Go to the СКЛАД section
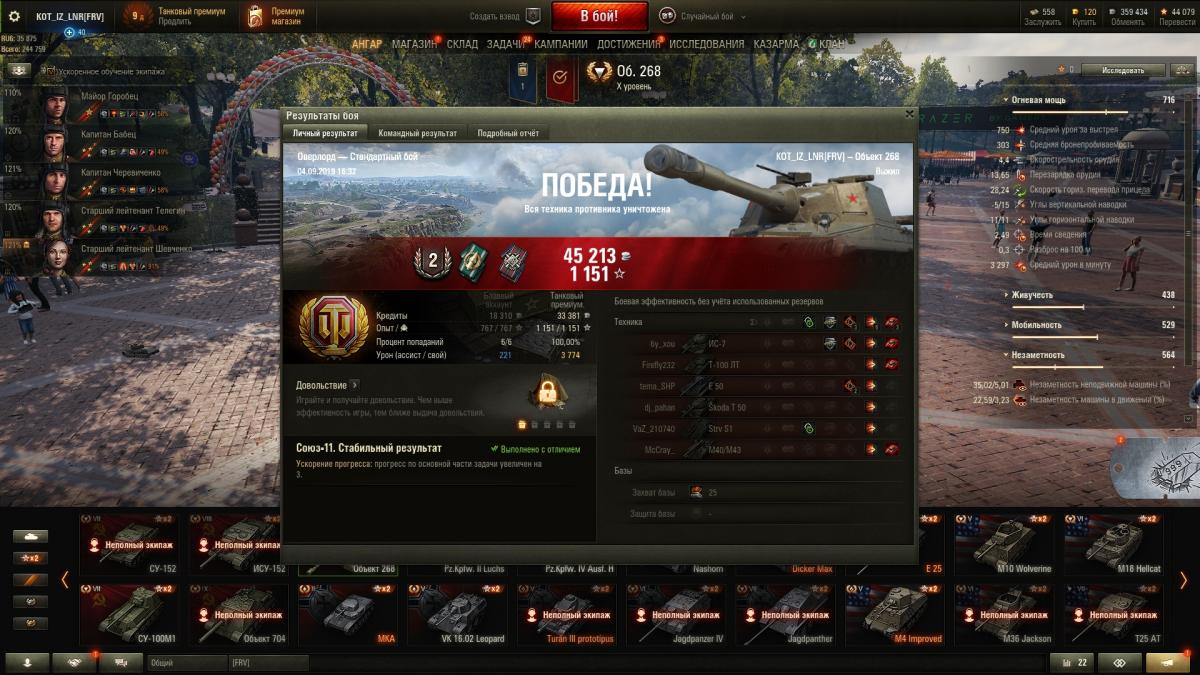This screenshot has width=1200, height=675. 462,44
